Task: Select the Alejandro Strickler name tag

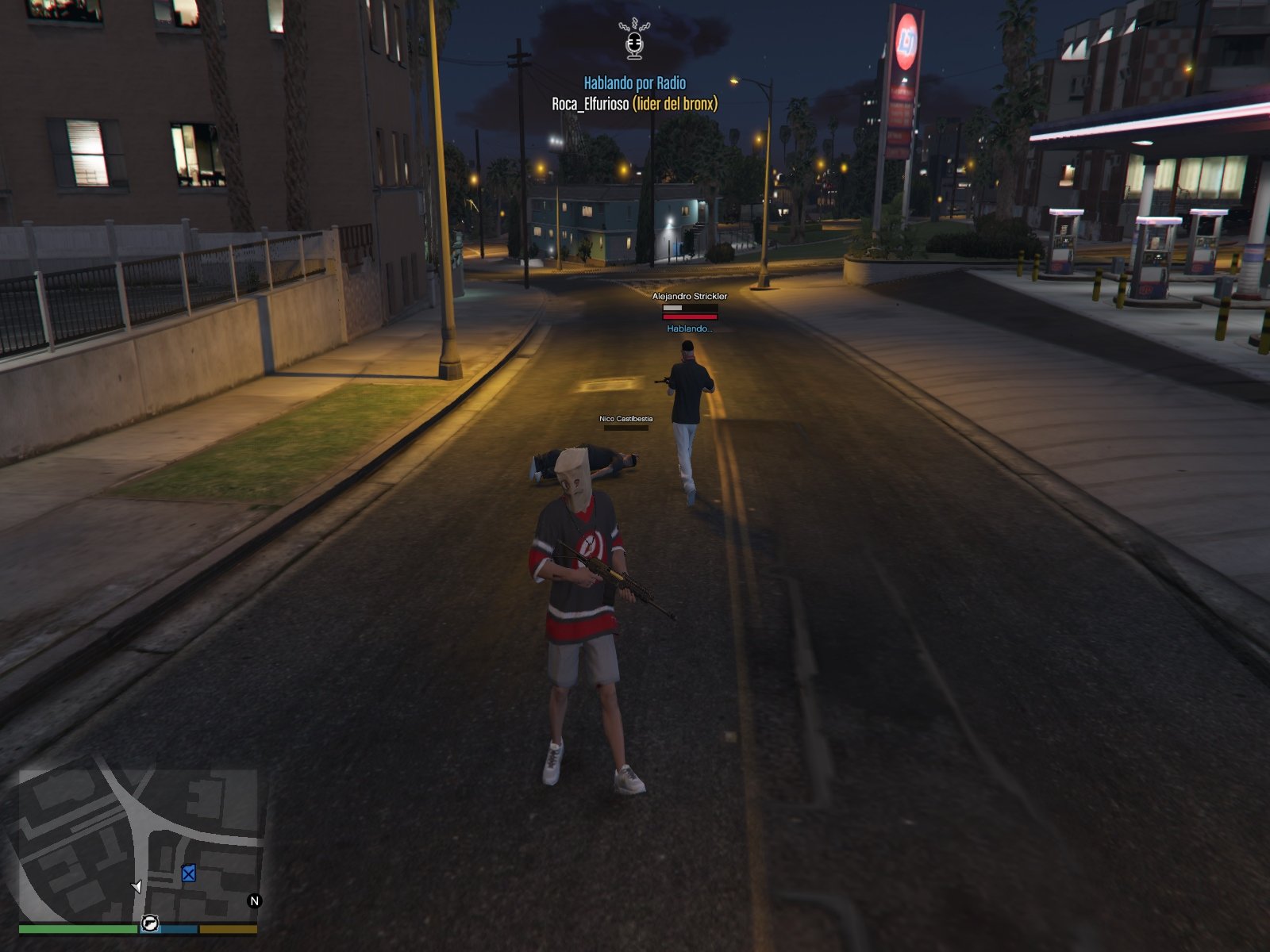Action: pyautogui.click(x=689, y=296)
